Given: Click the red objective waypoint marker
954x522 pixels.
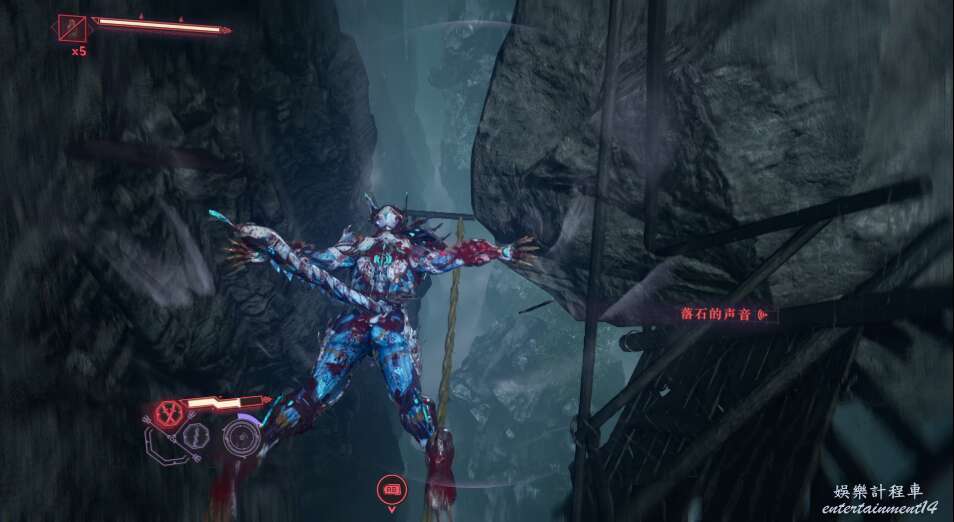Looking at the screenshot, I should [391, 489].
